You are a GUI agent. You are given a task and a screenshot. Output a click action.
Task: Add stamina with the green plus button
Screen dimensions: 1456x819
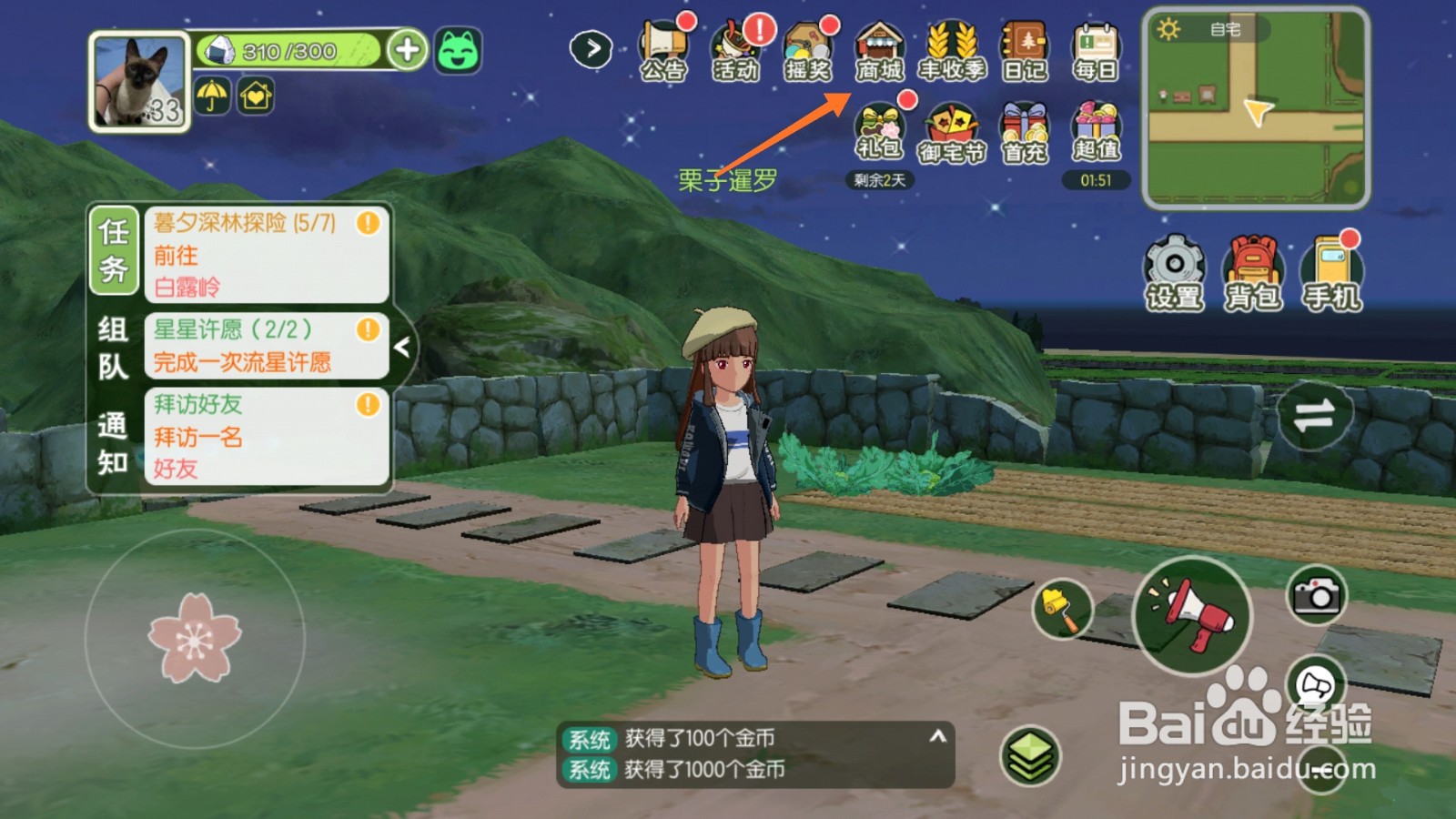tap(407, 50)
